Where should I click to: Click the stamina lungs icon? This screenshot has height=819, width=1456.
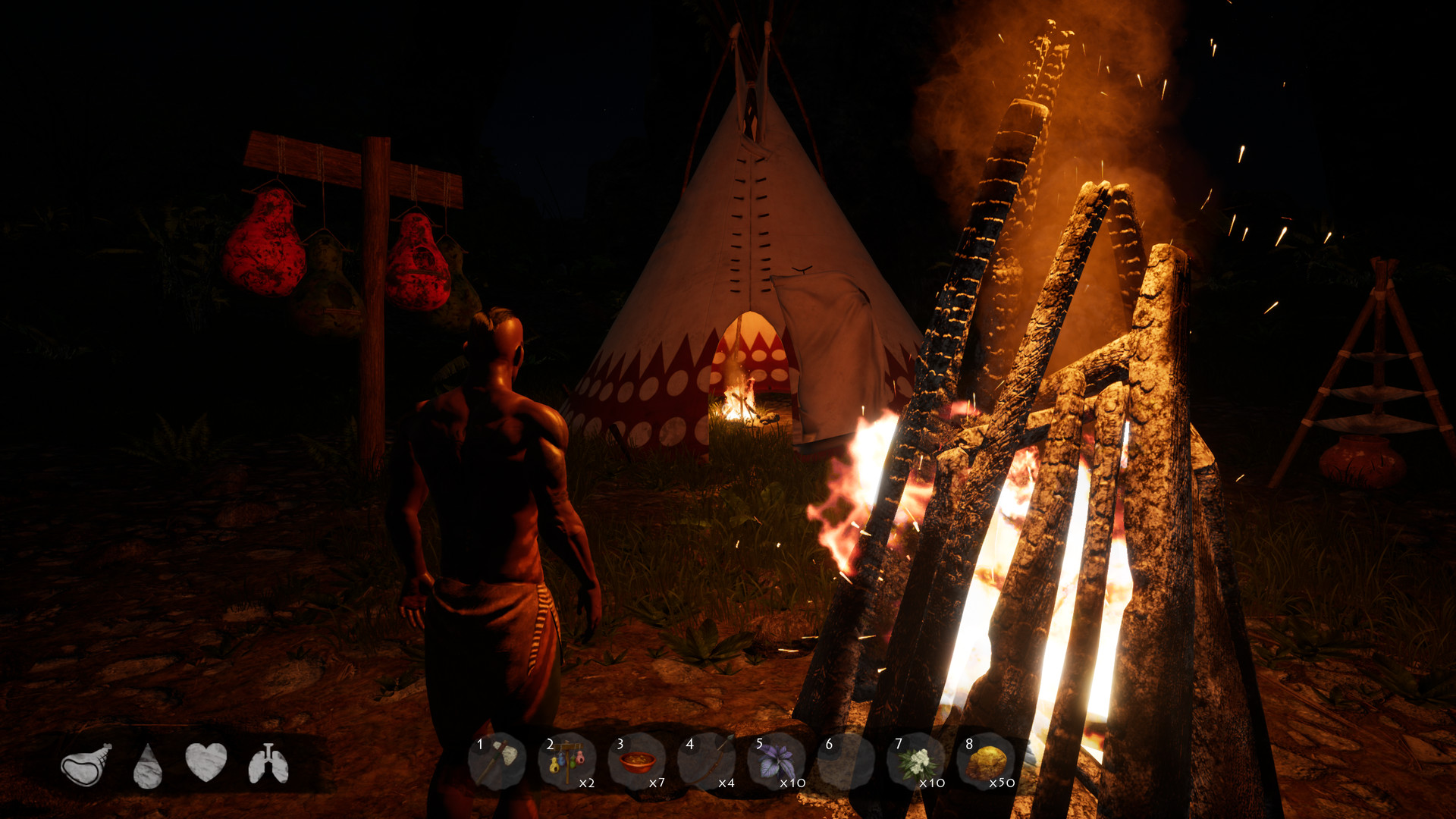(x=269, y=762)
